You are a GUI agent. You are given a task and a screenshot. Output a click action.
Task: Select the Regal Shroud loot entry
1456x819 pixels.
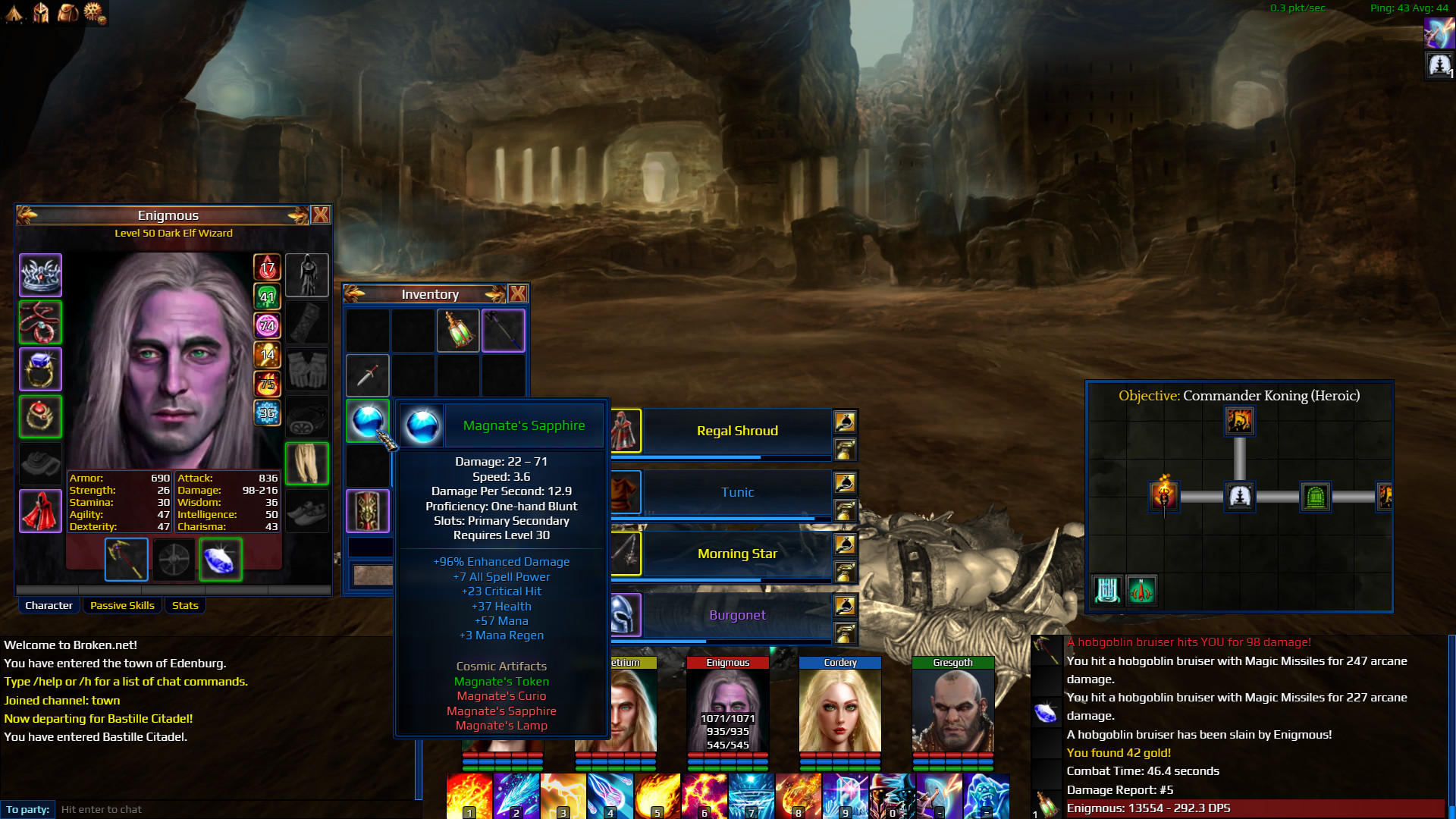pos(737,431)
